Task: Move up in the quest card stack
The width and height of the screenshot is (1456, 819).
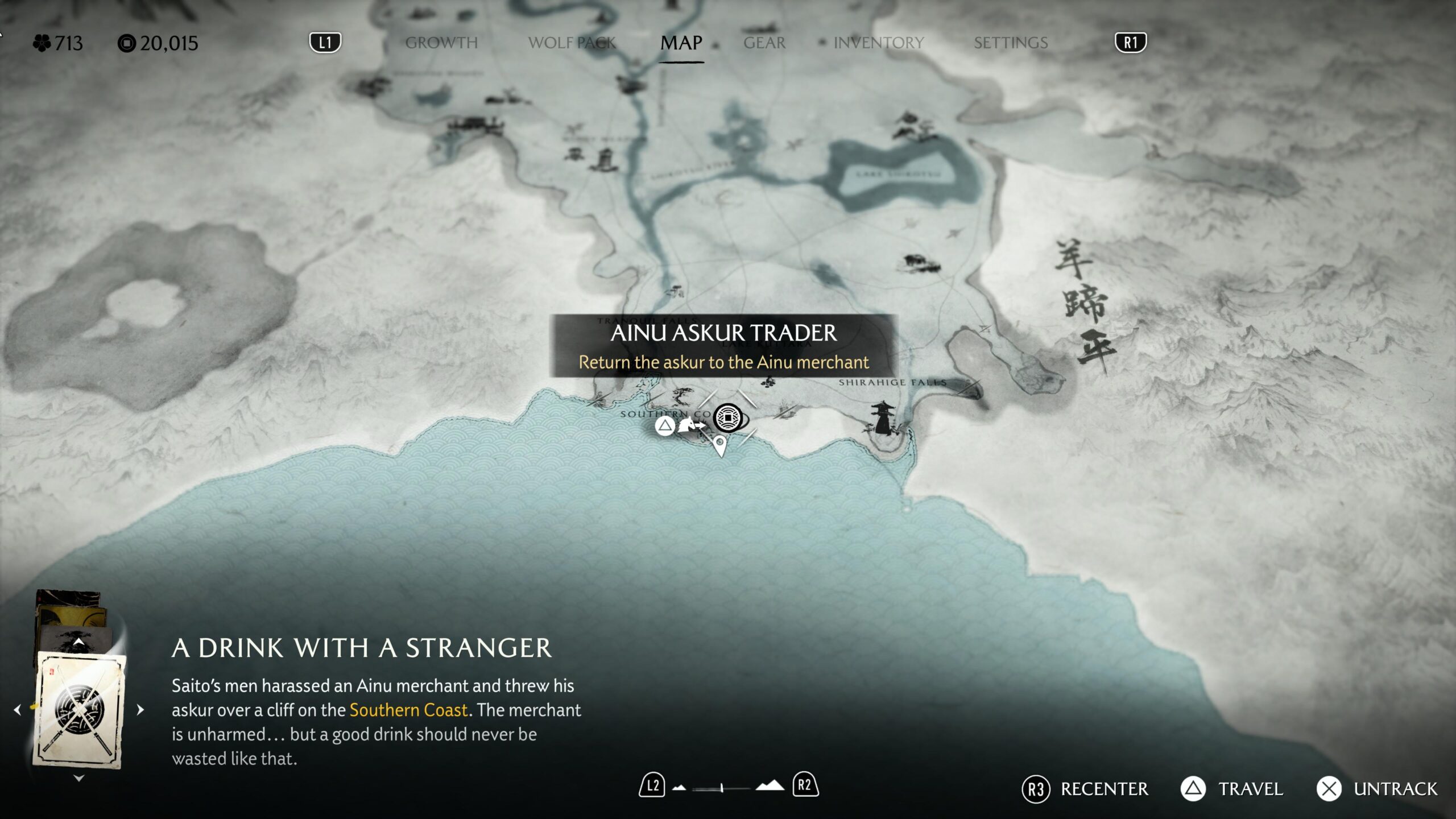Action: pos(79,642)
